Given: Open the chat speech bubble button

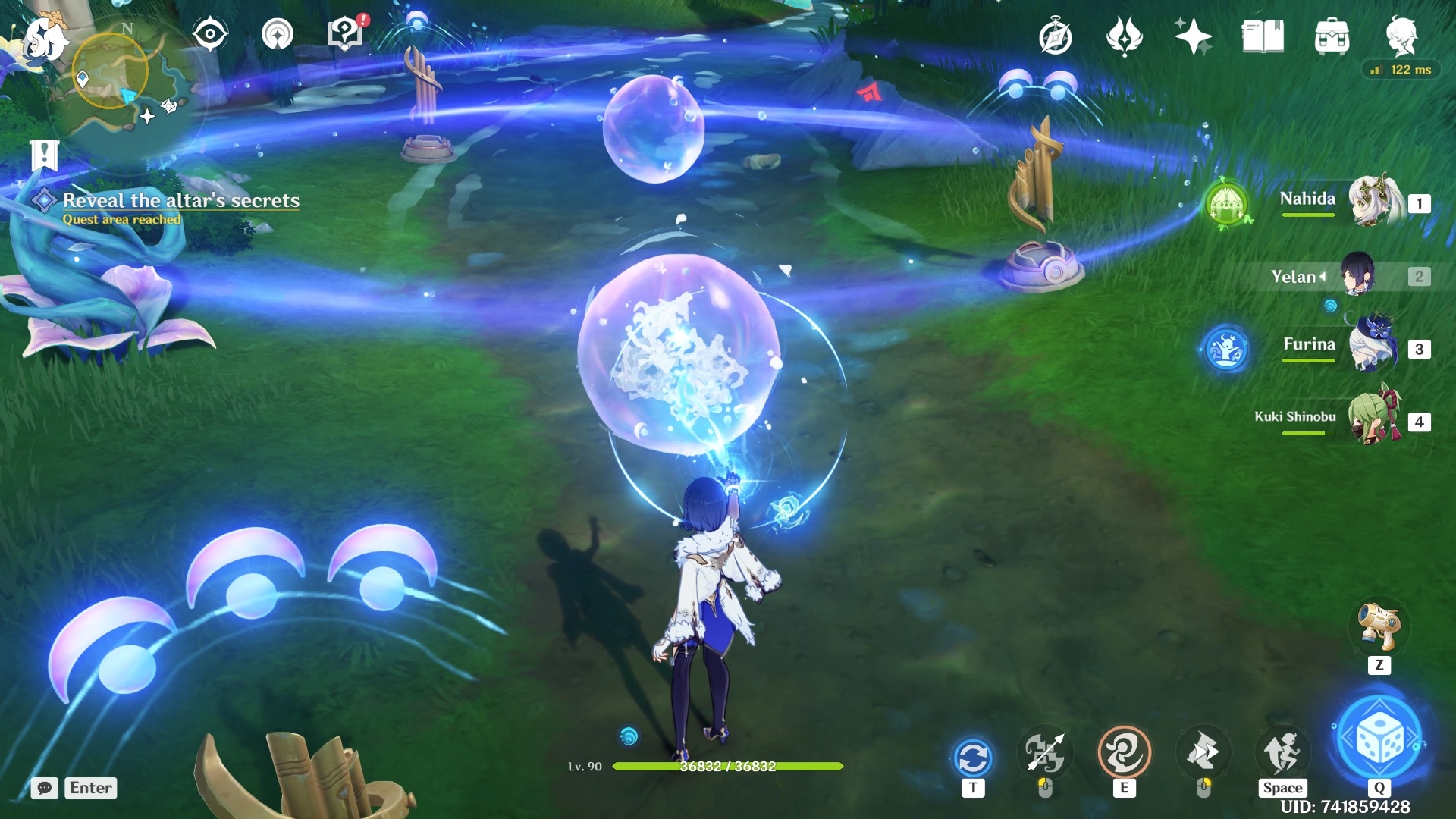Looking at the screenshot, I should pos(45,788).
